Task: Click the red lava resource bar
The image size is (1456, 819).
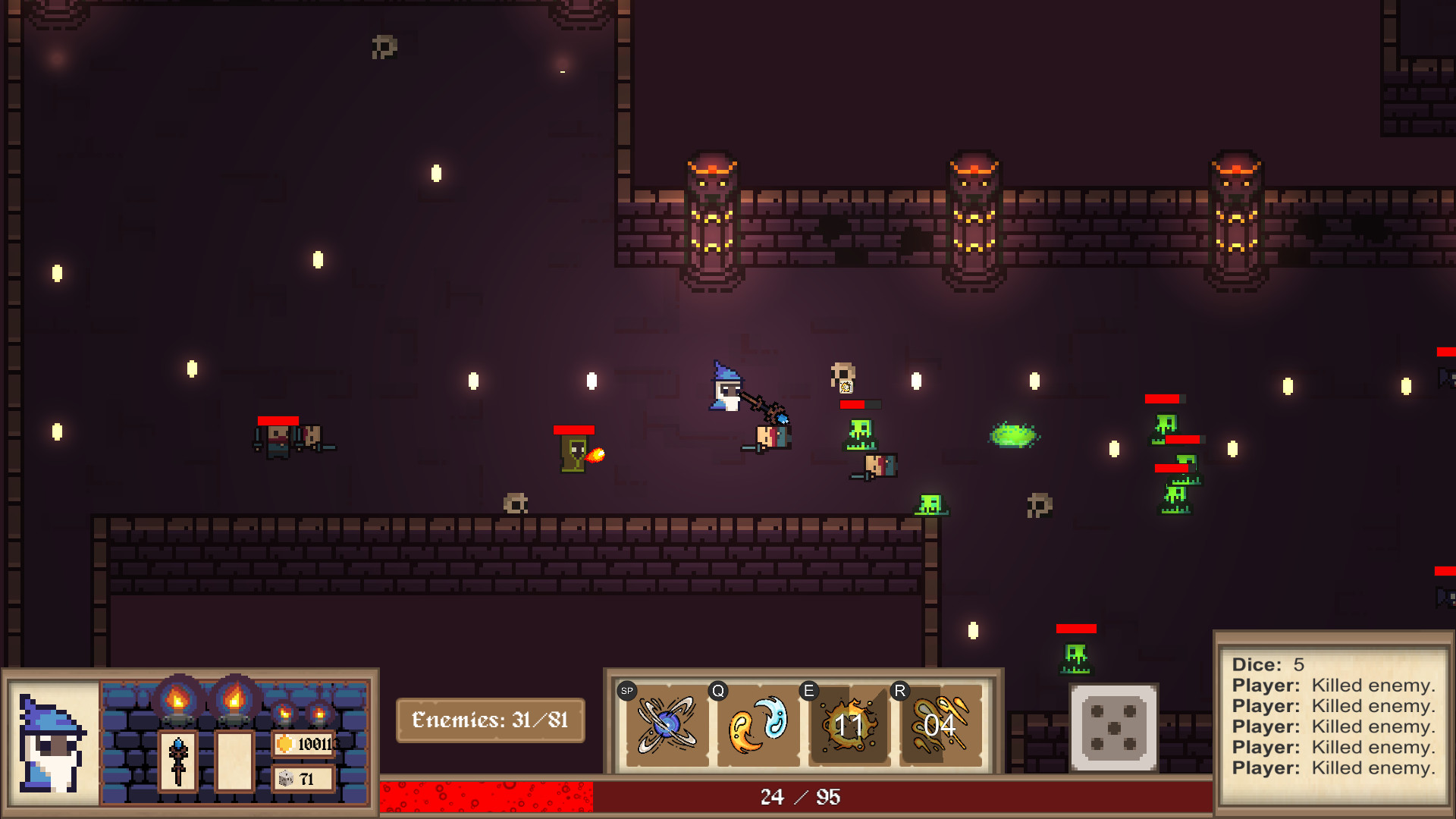Action: 485,797
